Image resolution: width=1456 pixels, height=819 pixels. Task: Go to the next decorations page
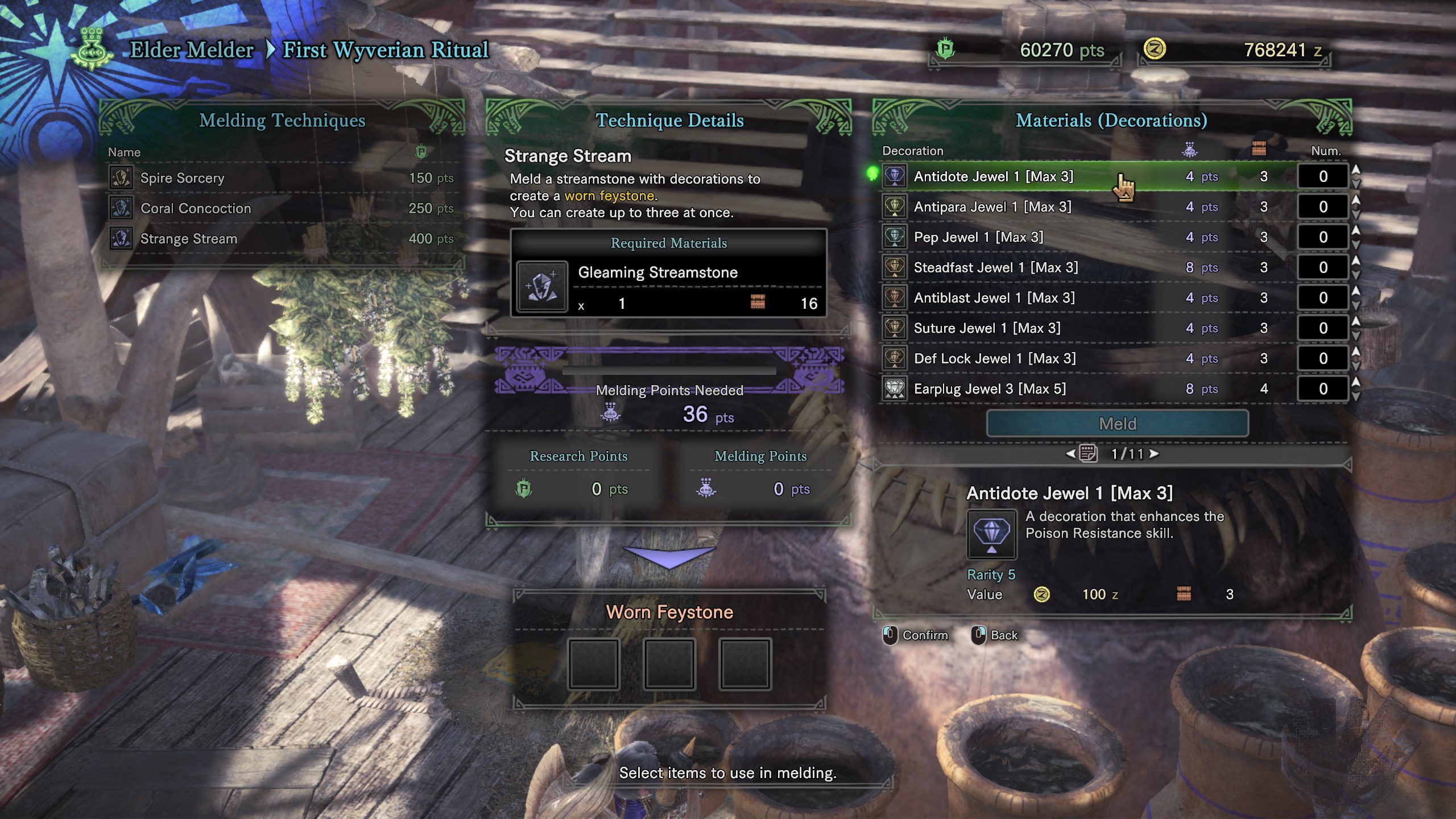click(1154, 454)
